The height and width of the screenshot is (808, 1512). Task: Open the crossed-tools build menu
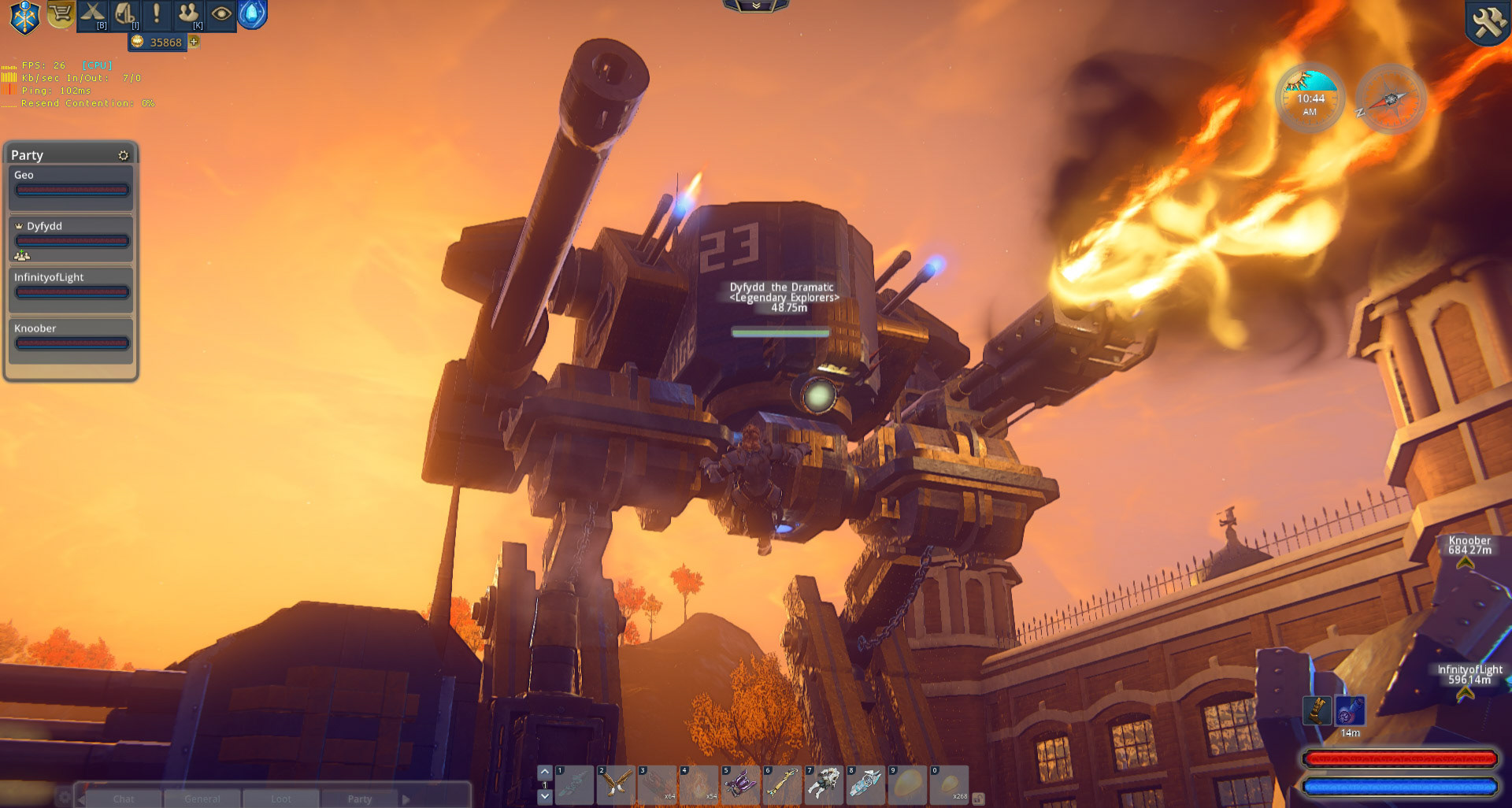click(x=93, y=15)
